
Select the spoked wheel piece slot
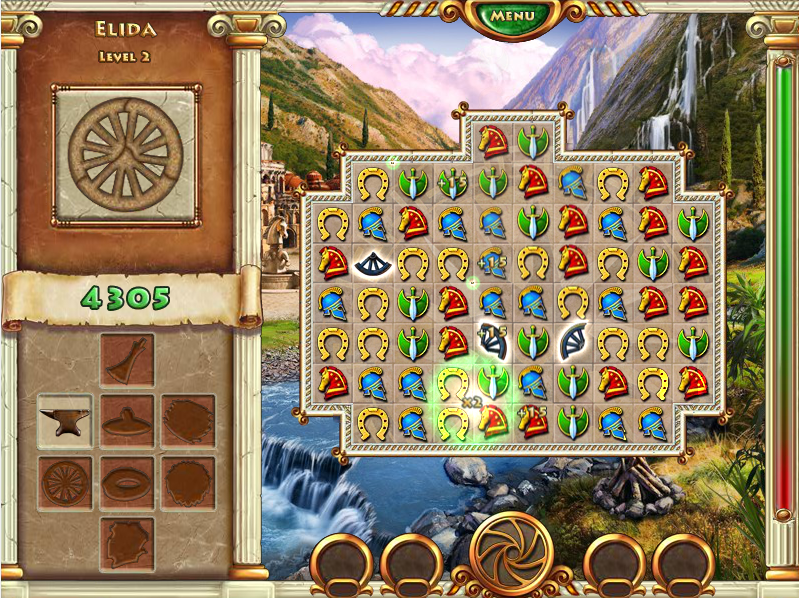click(x=65, y=483)
